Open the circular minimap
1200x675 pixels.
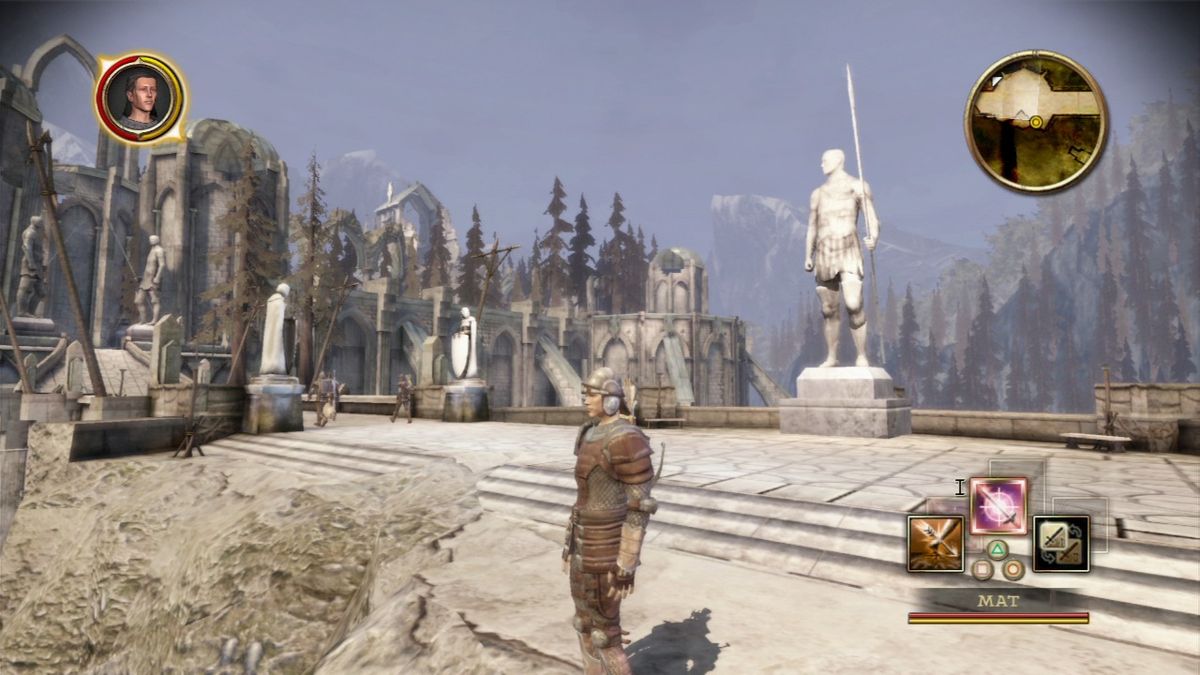tap(1036, 121)
